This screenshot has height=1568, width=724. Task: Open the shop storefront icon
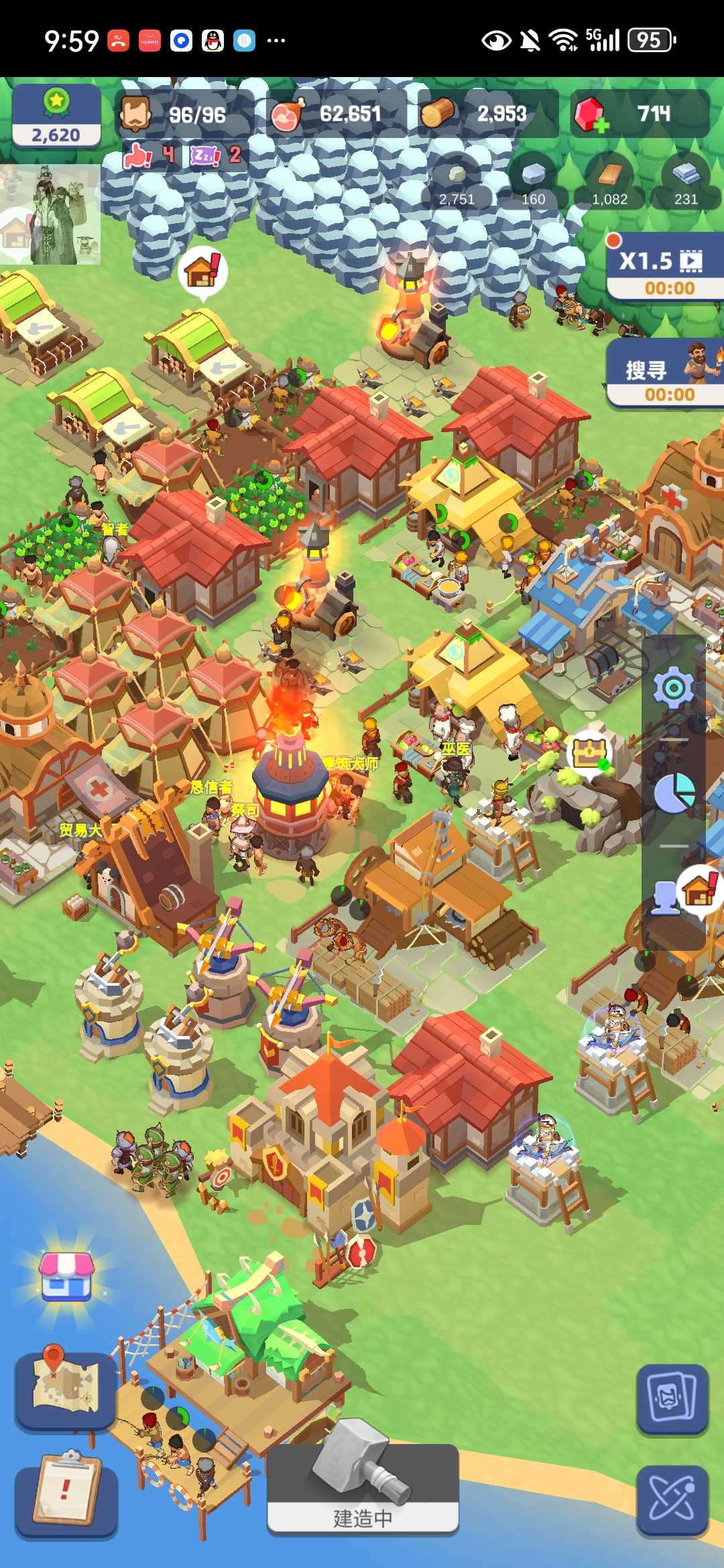pos(66,1276)
